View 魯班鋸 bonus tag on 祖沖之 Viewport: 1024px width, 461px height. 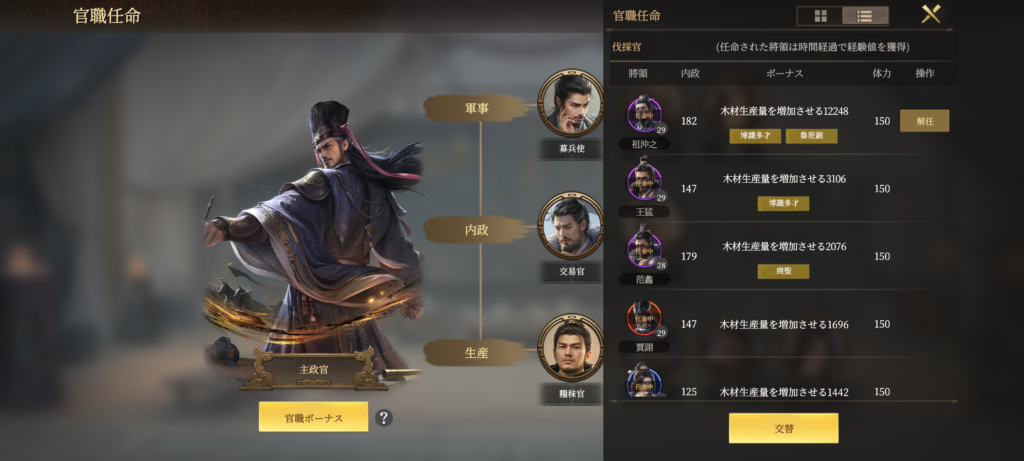pos(811,136)
